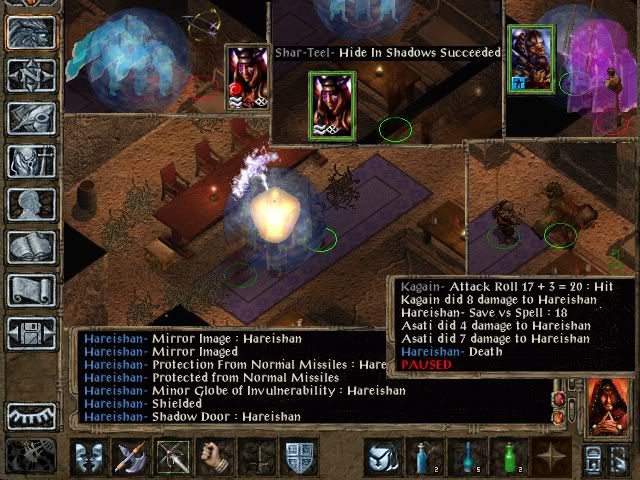The width and height of the screenshot is (640, 480).
Task: Open the journal with the quill button
Action: pyautogui.click(x=31, y=118)
